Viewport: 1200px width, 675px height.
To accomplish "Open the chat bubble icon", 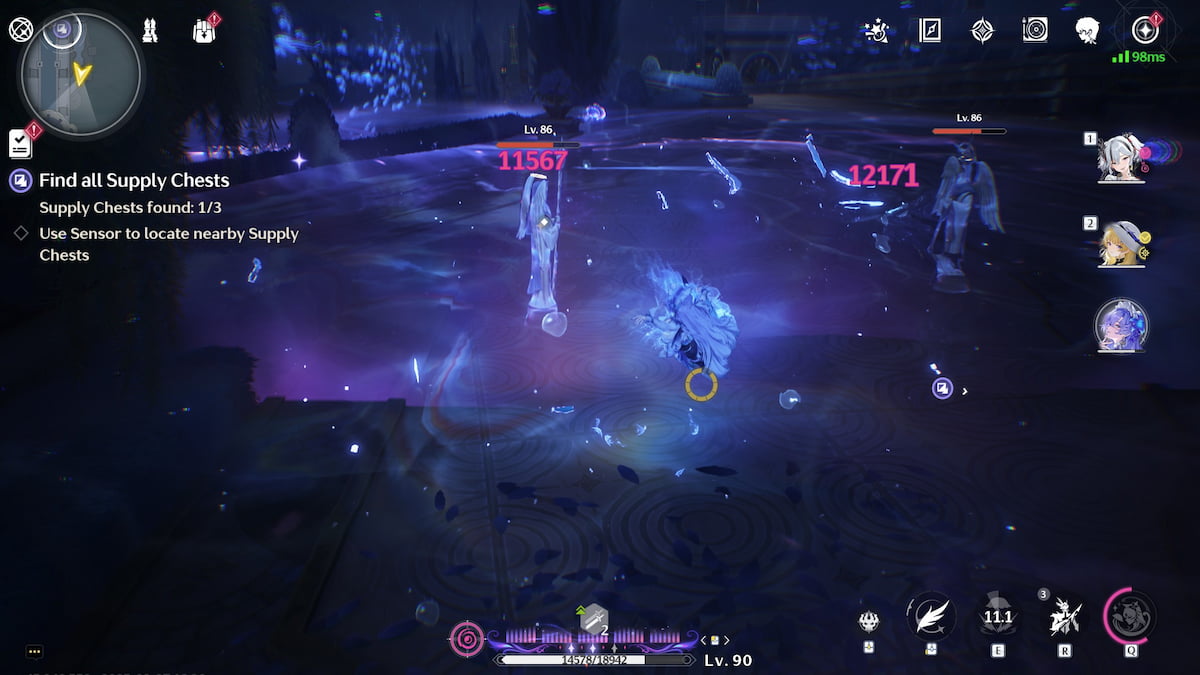I will click(34, 652).
